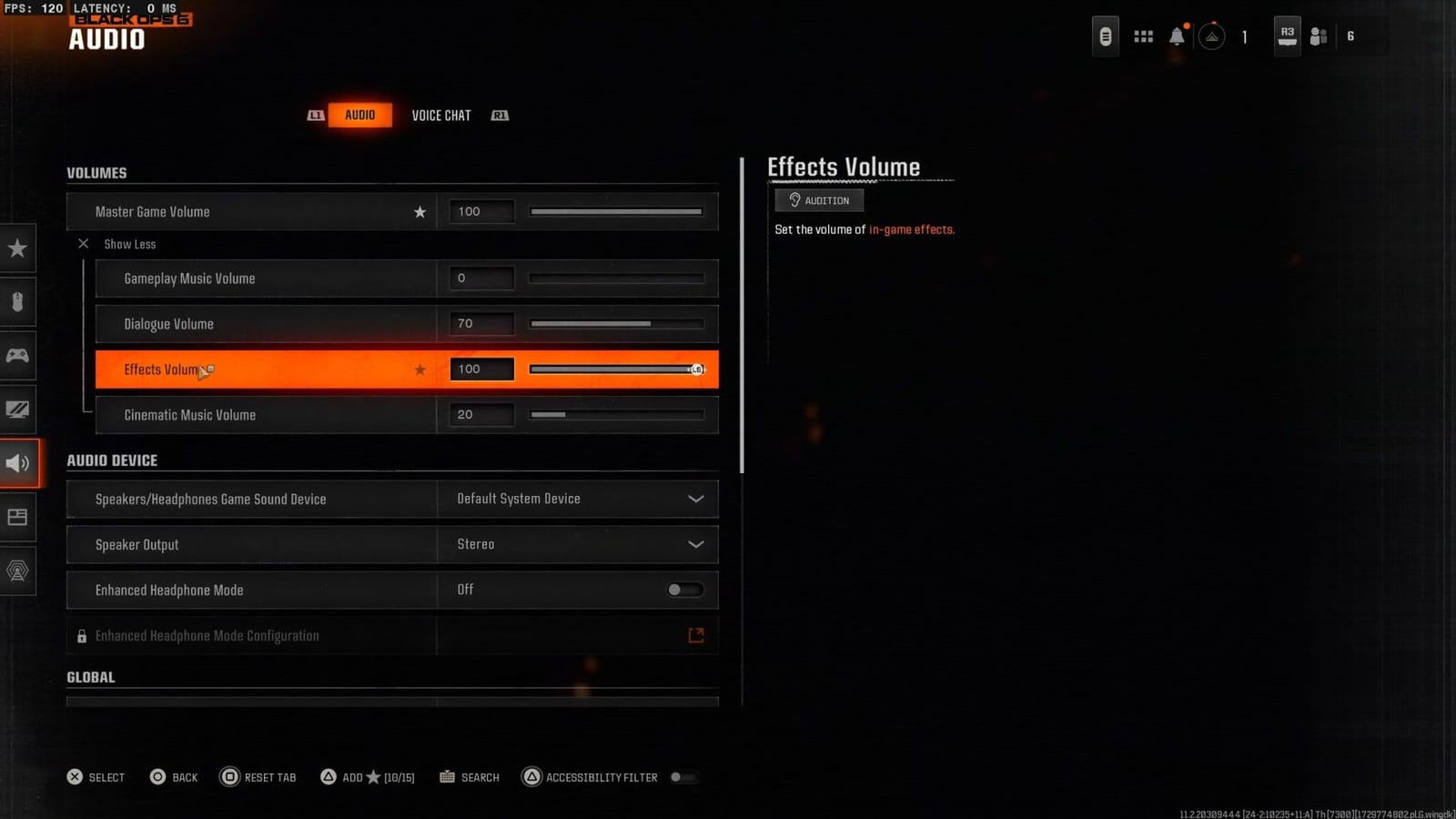Collapse the volume list via Show Less
The image size is (1456, 819).
click(x=116, y=244)
